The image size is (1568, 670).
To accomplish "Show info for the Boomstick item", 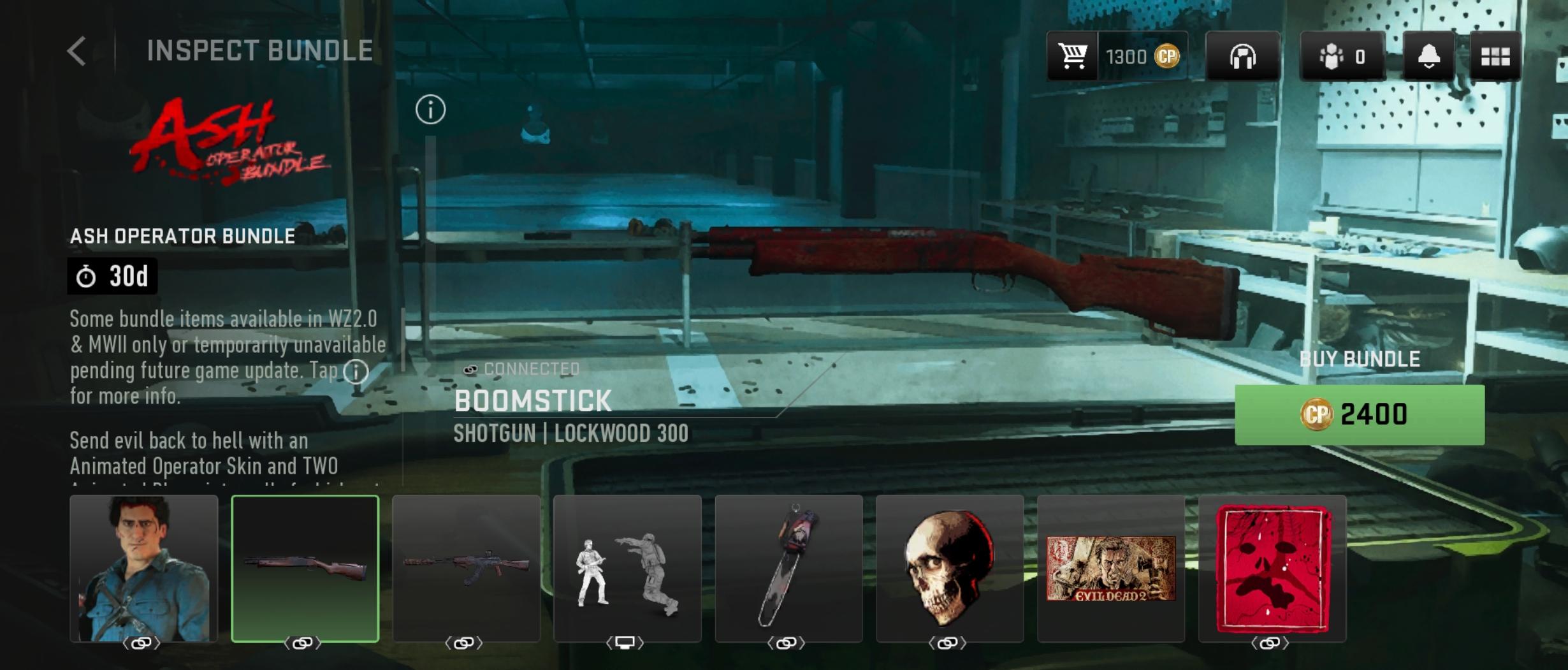I will 430,110.
